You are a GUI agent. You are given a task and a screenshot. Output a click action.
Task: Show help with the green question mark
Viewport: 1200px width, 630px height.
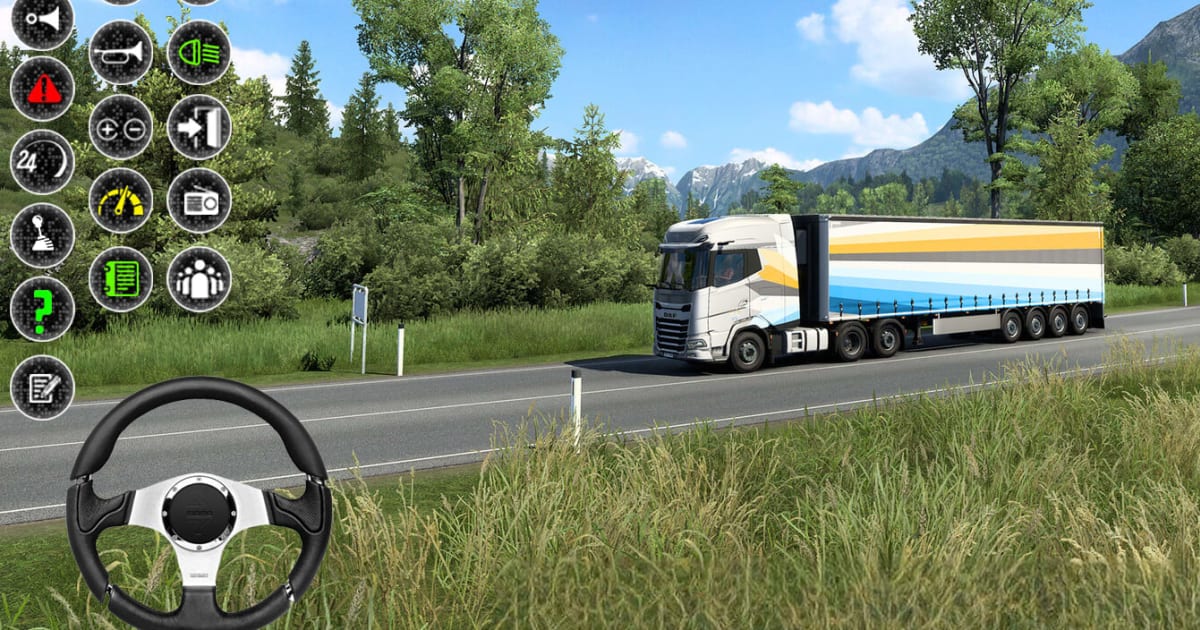(42, 310)
